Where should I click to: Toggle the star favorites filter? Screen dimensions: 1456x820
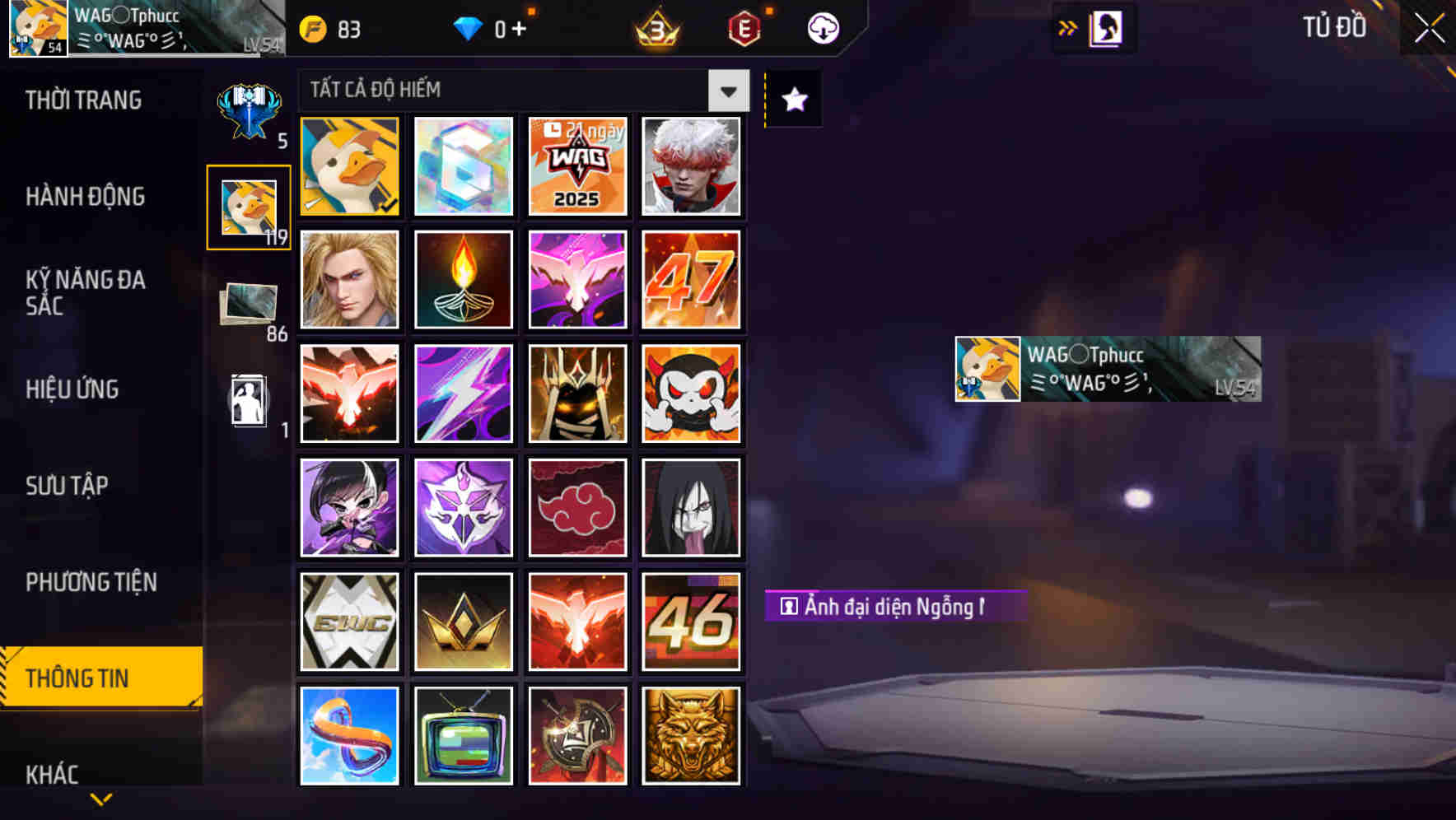(793, 99)
